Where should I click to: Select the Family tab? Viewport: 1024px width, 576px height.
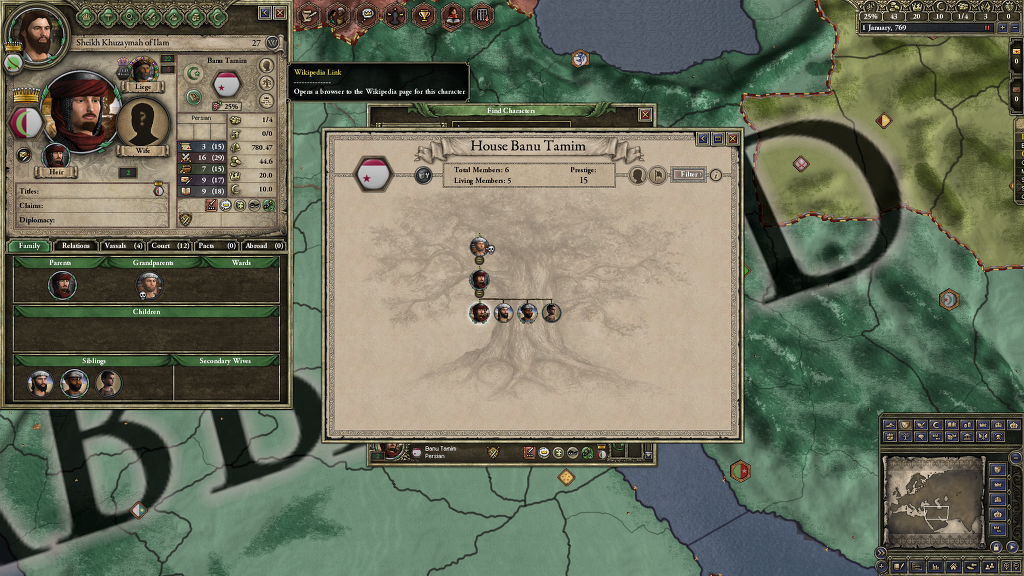tap(29, 245)
